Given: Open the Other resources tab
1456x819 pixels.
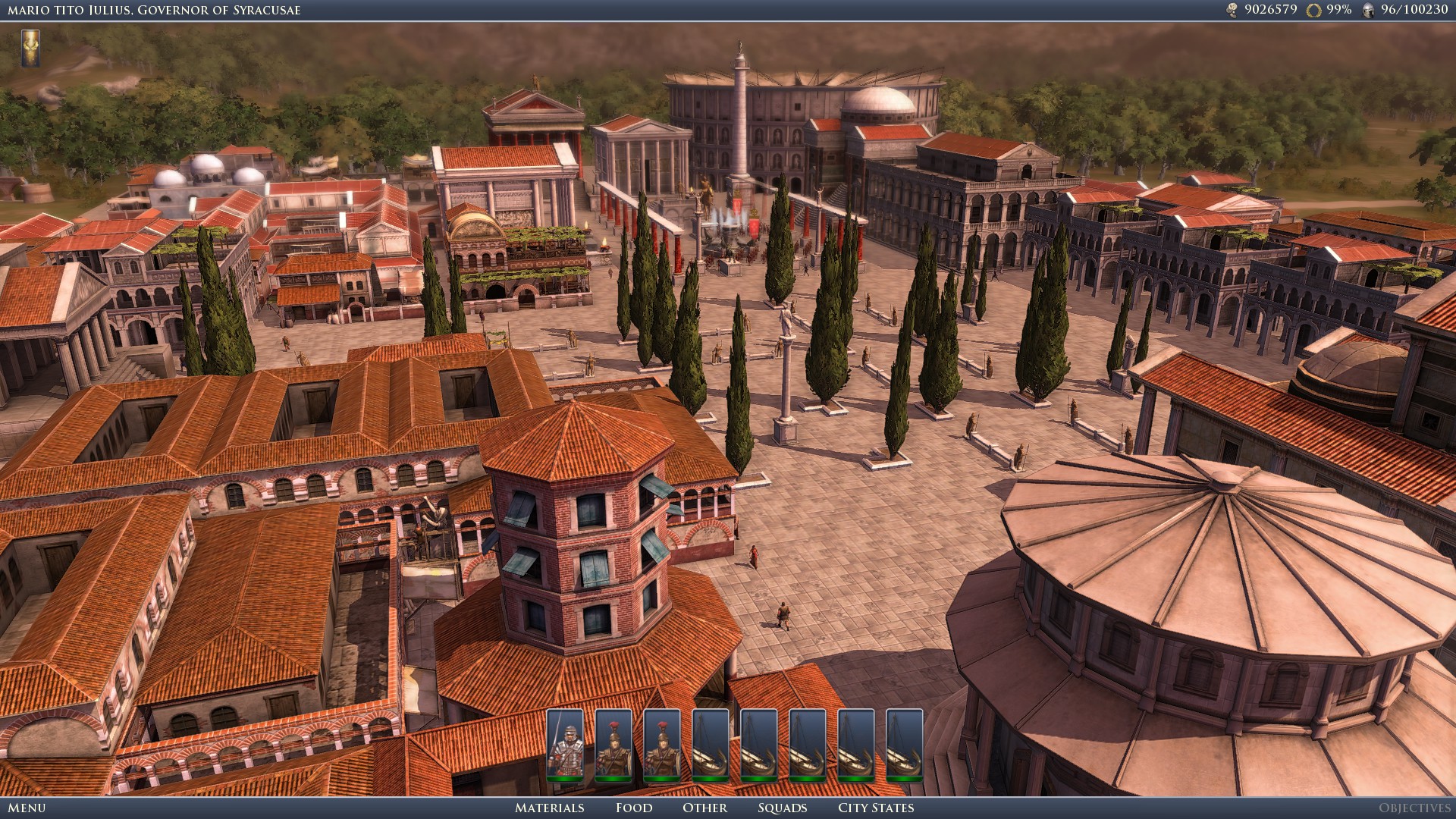Looking at the screenshot, I should coord(704,808).
